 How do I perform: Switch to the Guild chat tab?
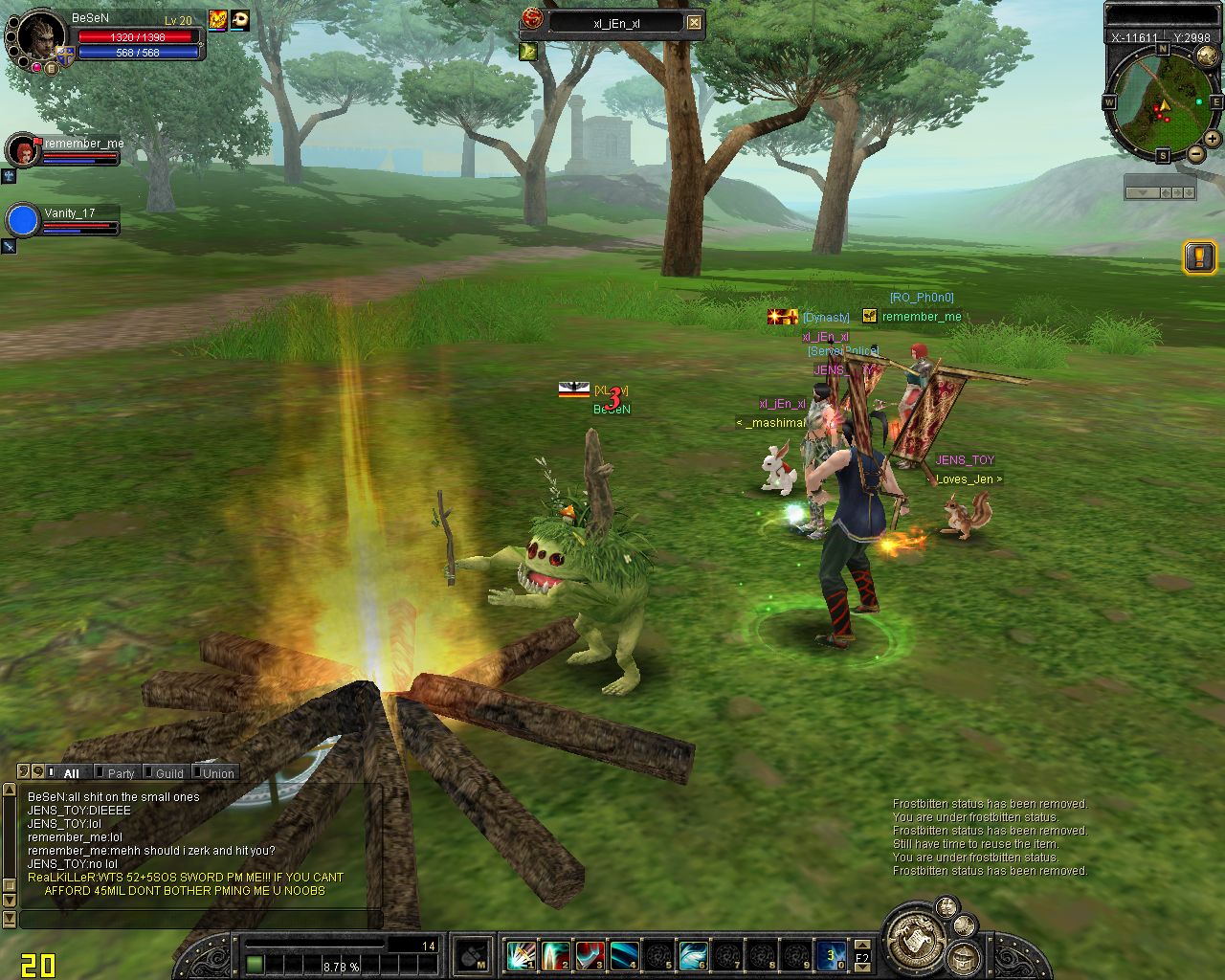click(x=169, y=773)
